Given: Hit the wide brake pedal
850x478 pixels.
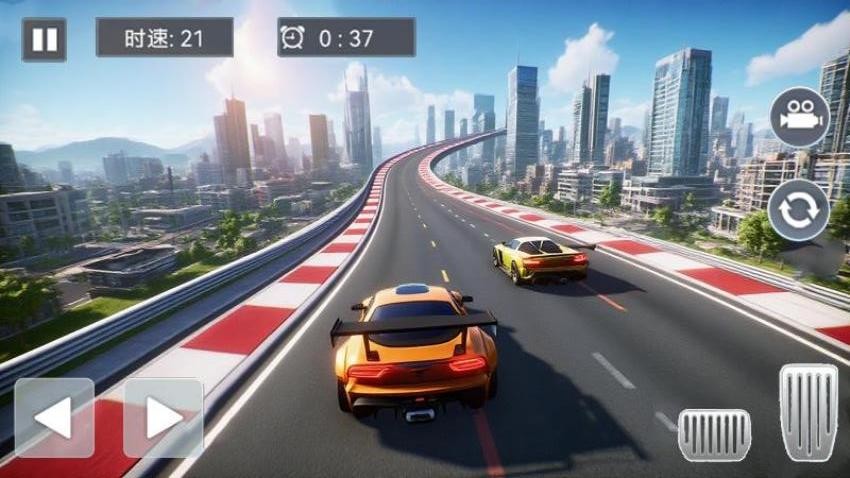Looking at the screenshot, I should [714, 435].
